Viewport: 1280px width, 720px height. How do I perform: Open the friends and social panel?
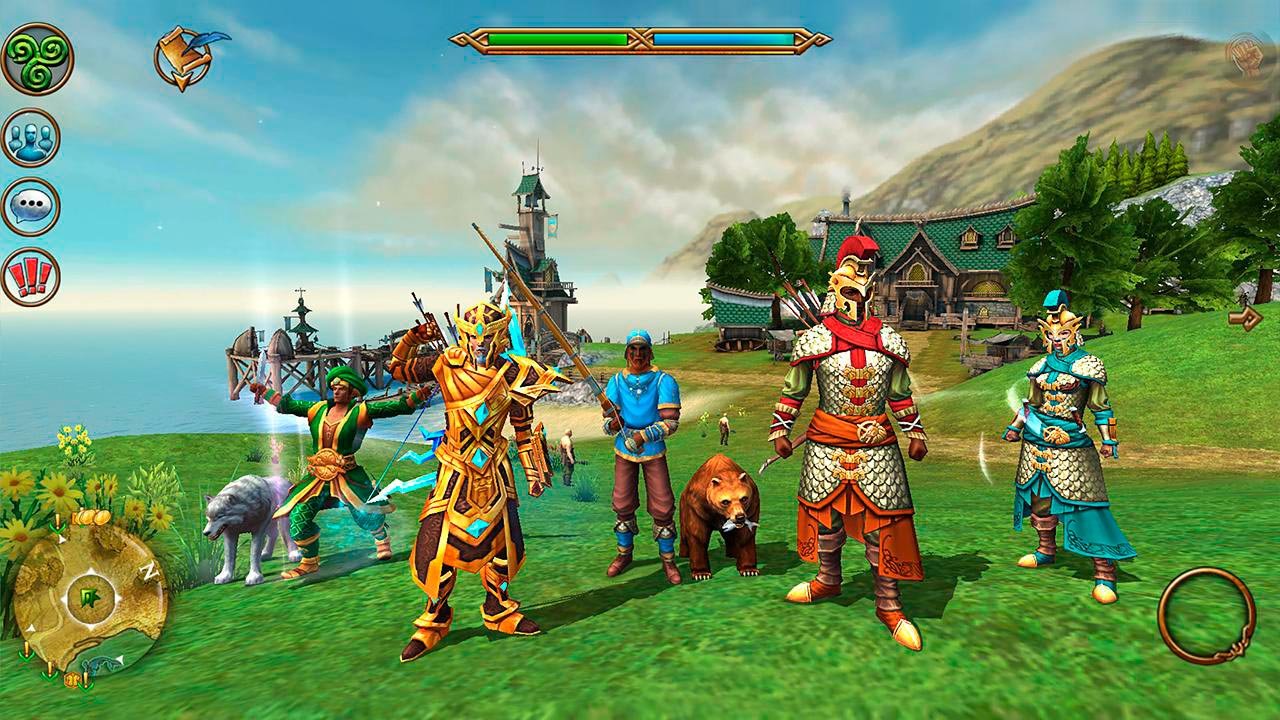[x=31, y=137]
